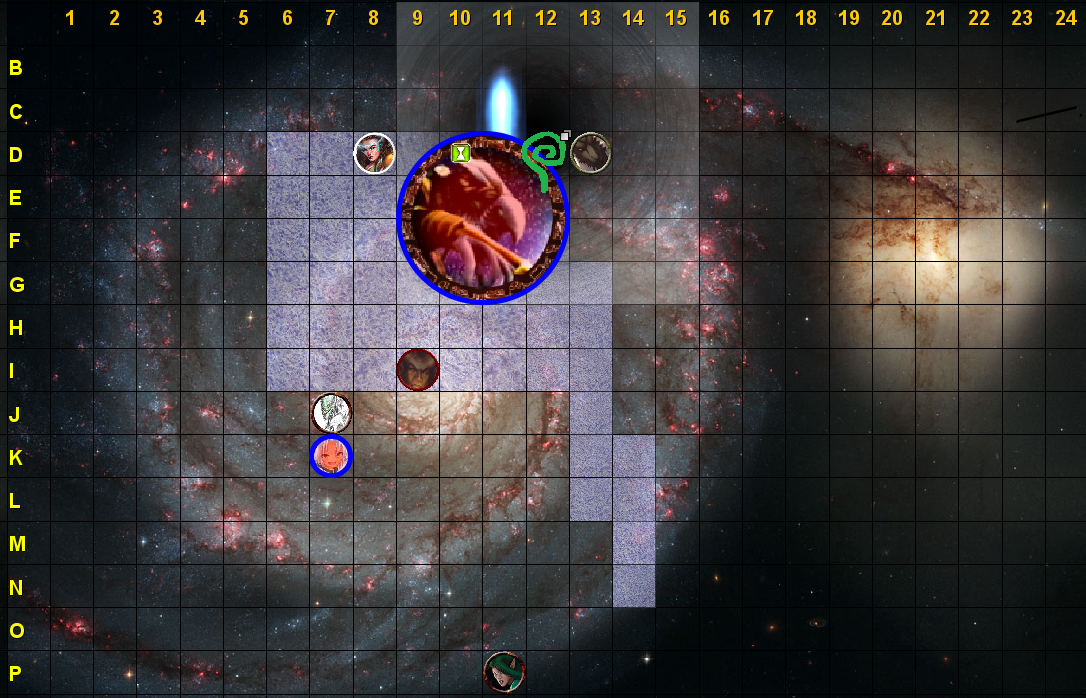This screenshot has width=1086, height=698.
Task: Select the dark scowling face token with red ring
Action: click(418, 370)
